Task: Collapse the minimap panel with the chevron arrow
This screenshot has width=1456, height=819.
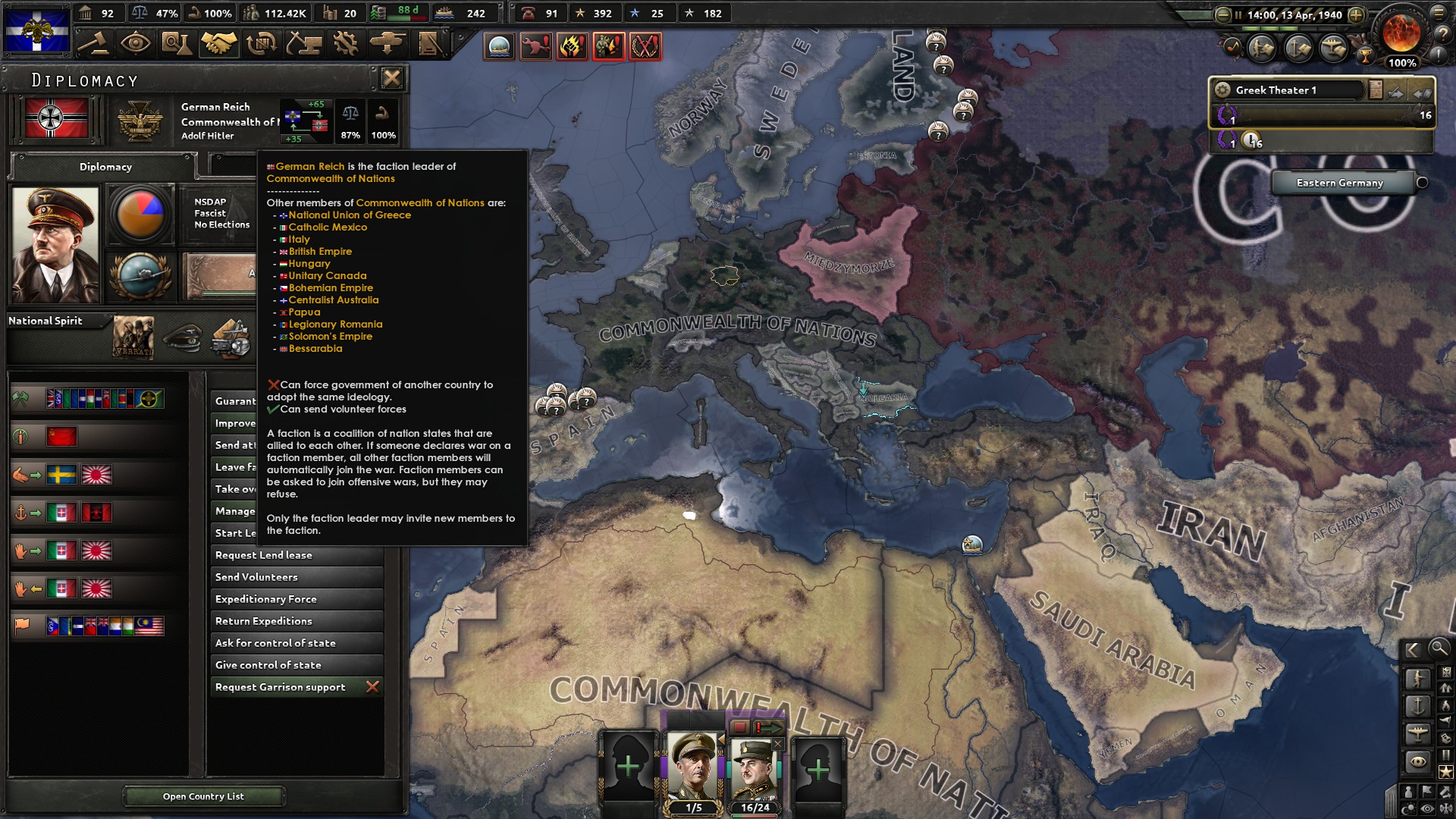Action: 1412,650
